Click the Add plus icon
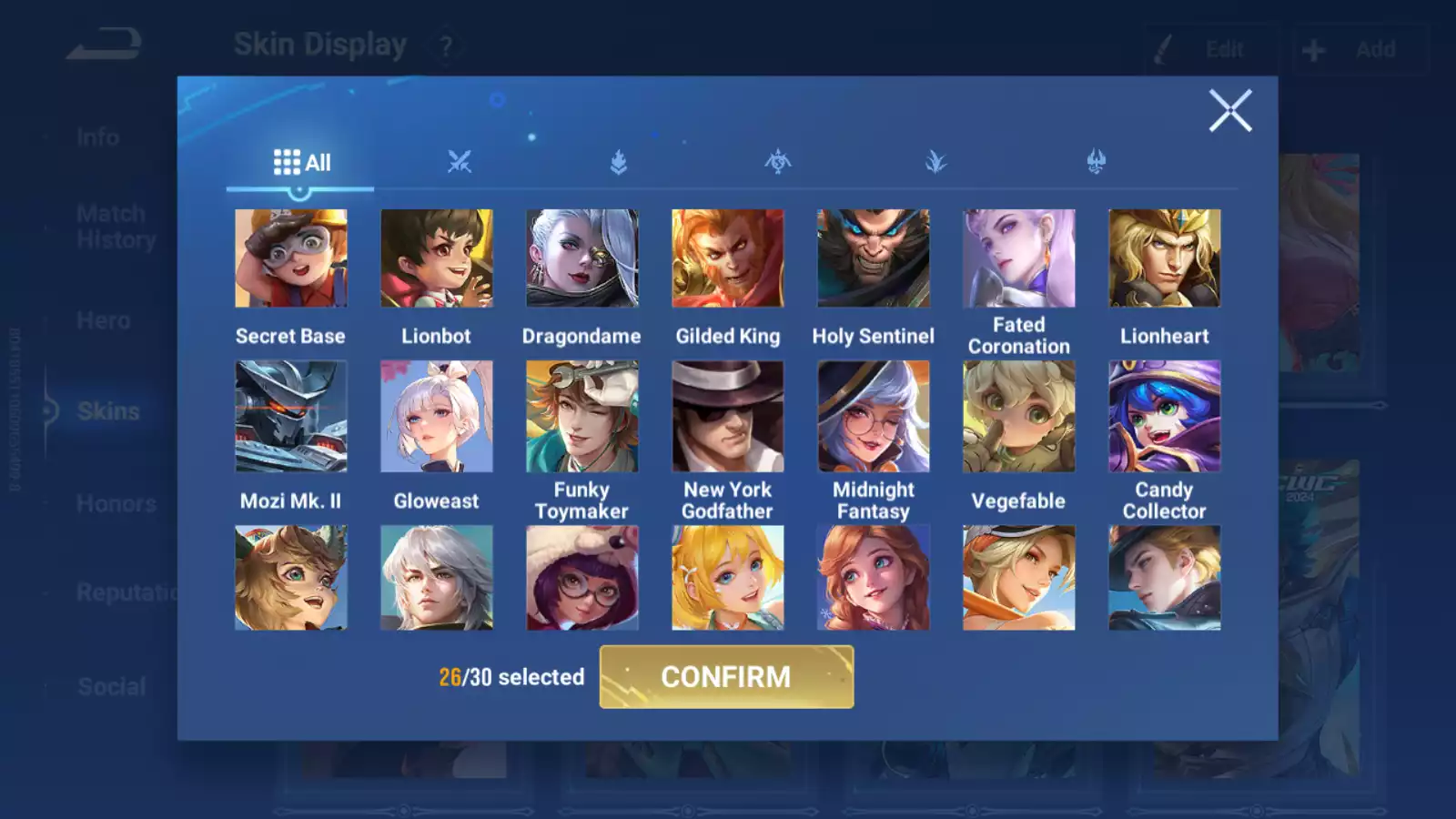 1313,49
